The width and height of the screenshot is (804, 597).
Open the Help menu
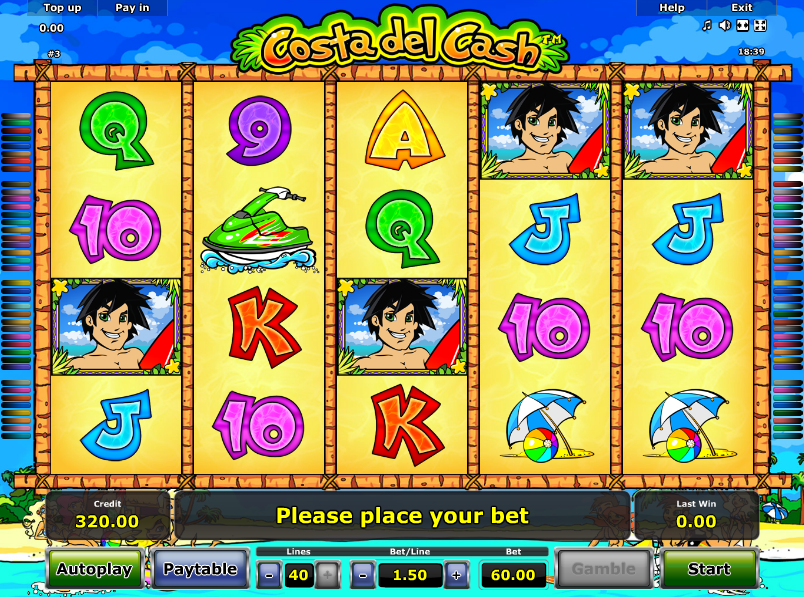tap(672, 7)
